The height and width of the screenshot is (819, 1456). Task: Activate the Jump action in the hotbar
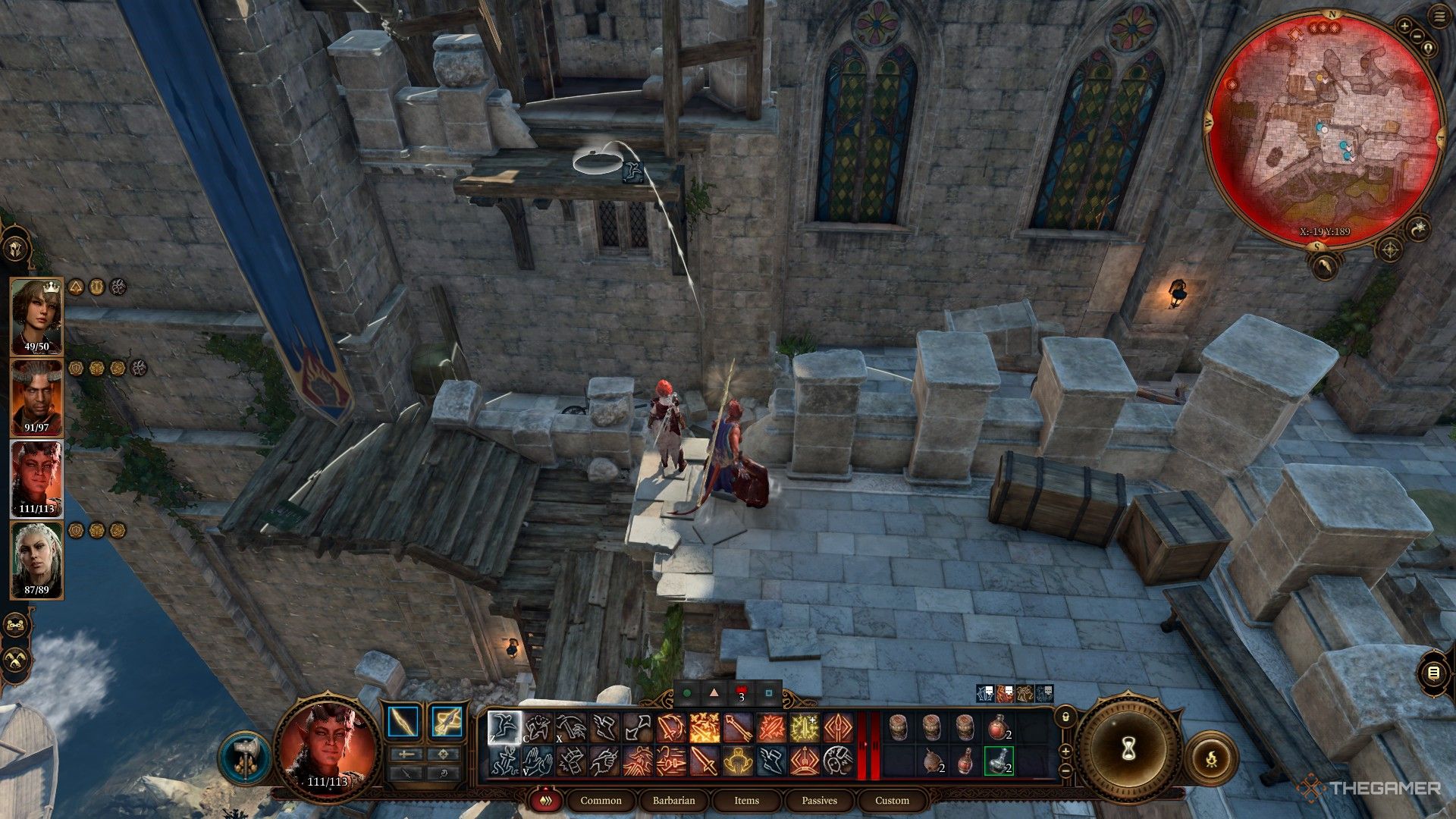[x=504, y=727]
